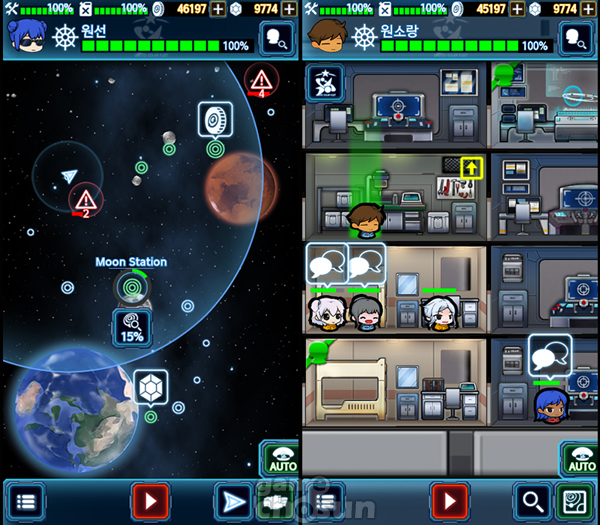Select the gem marker near Earth
Screen dimensions: 600x525
pyautogui.click(x=151, y=387)
